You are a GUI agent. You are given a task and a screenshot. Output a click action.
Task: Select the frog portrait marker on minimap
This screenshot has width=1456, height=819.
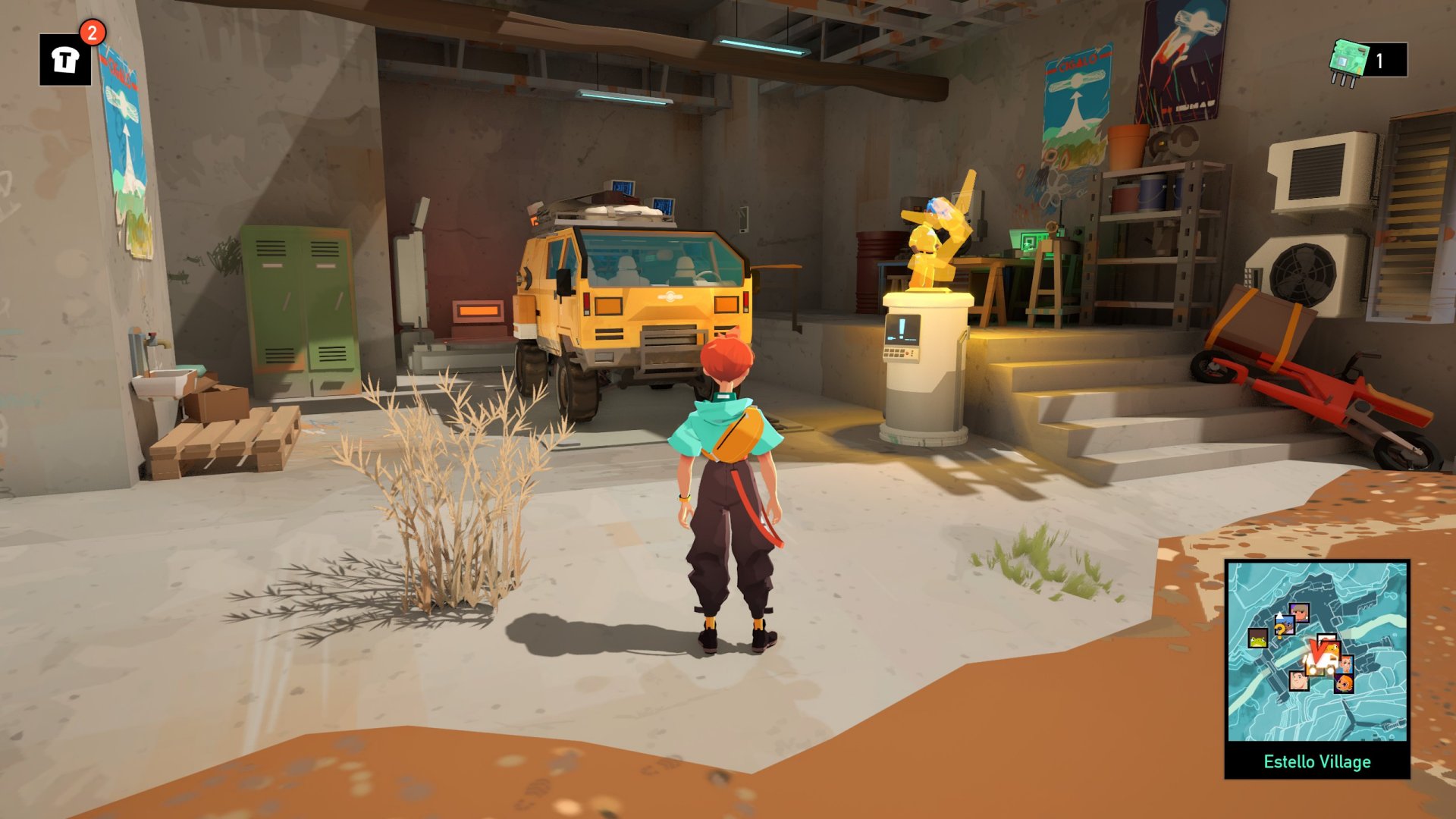pos(1257,639)
